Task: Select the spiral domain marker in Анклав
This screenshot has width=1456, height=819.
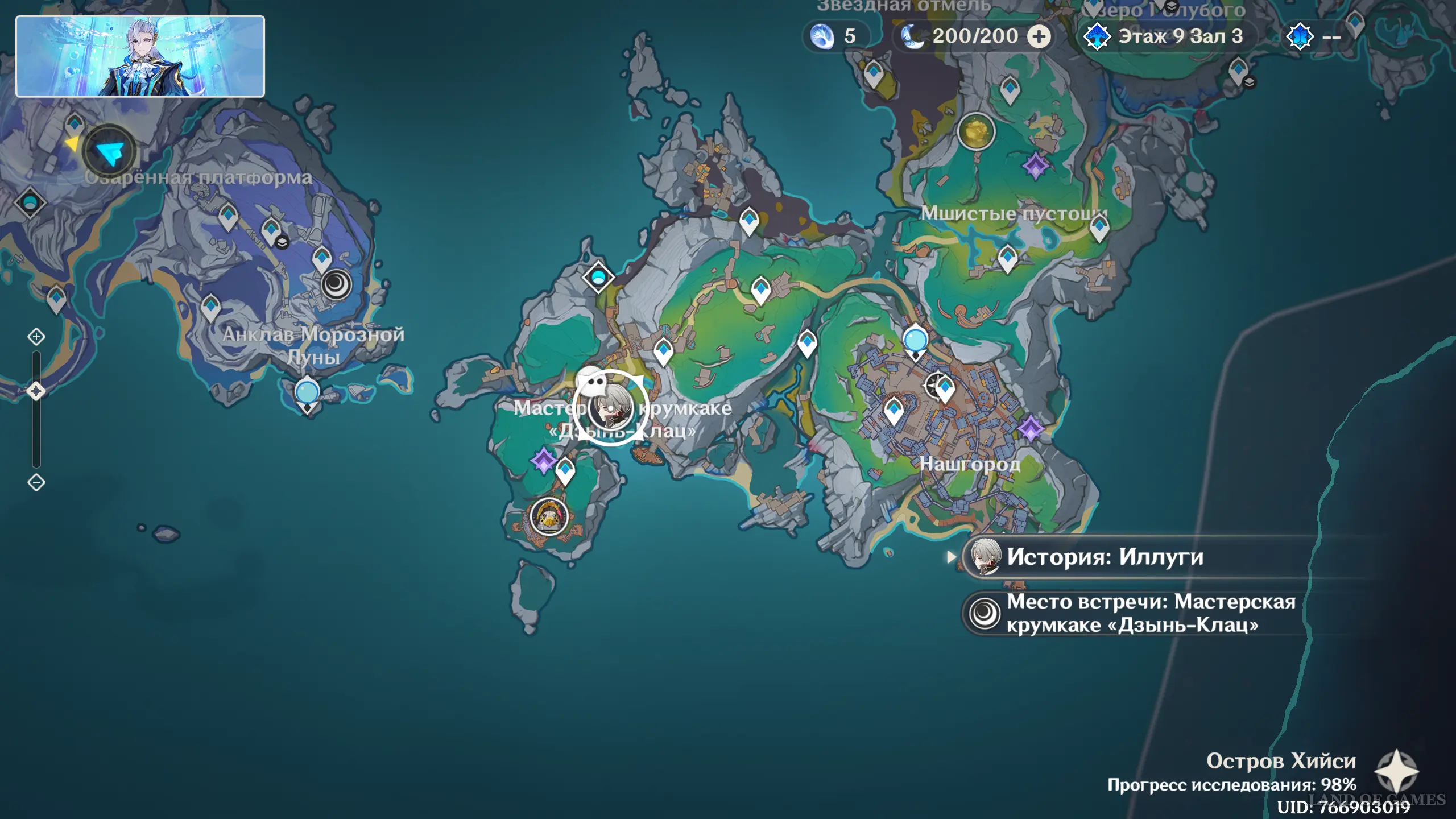Action: (336, 284)
